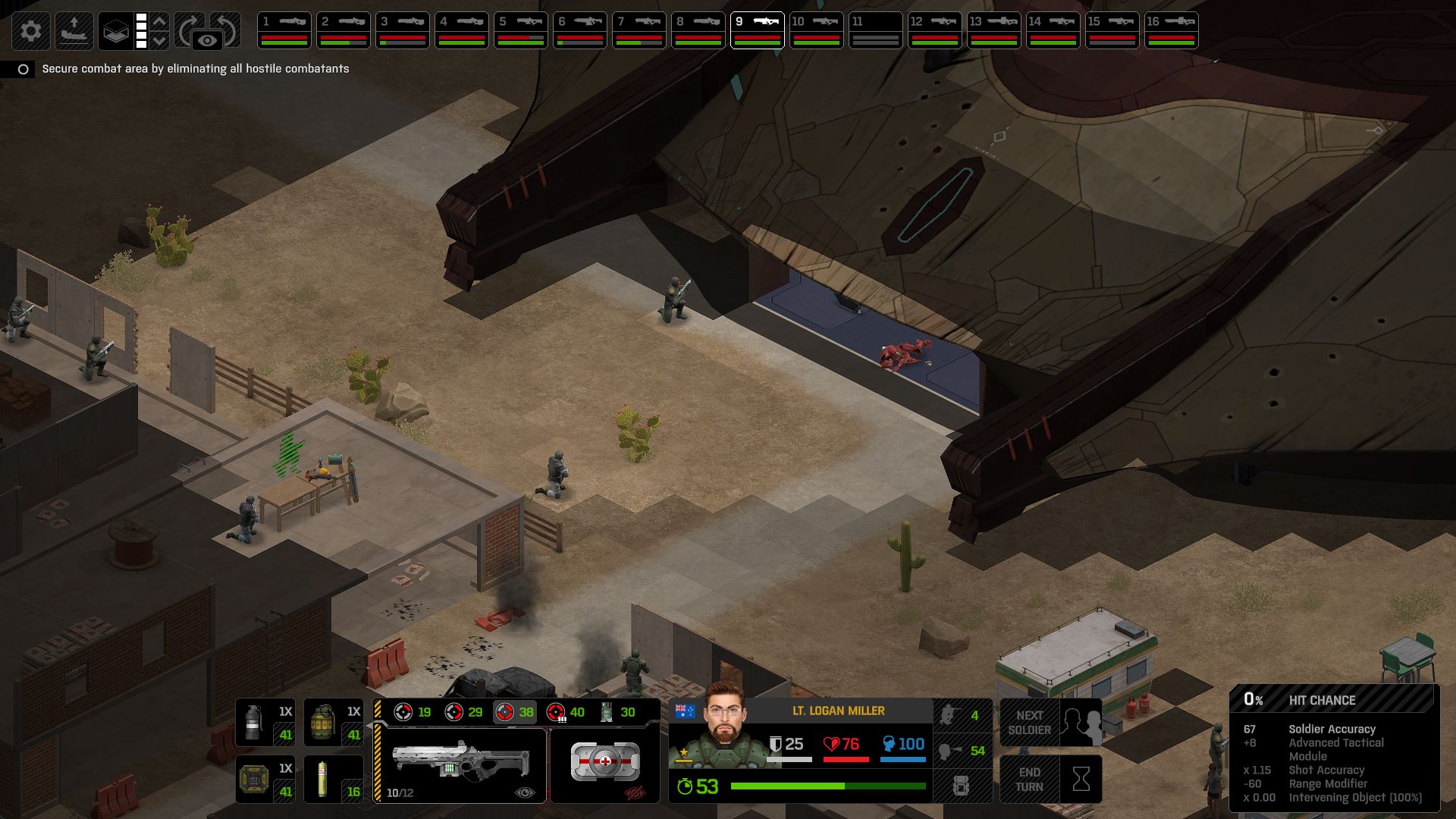Select soldier number 1 in roster

pos(284,30)
